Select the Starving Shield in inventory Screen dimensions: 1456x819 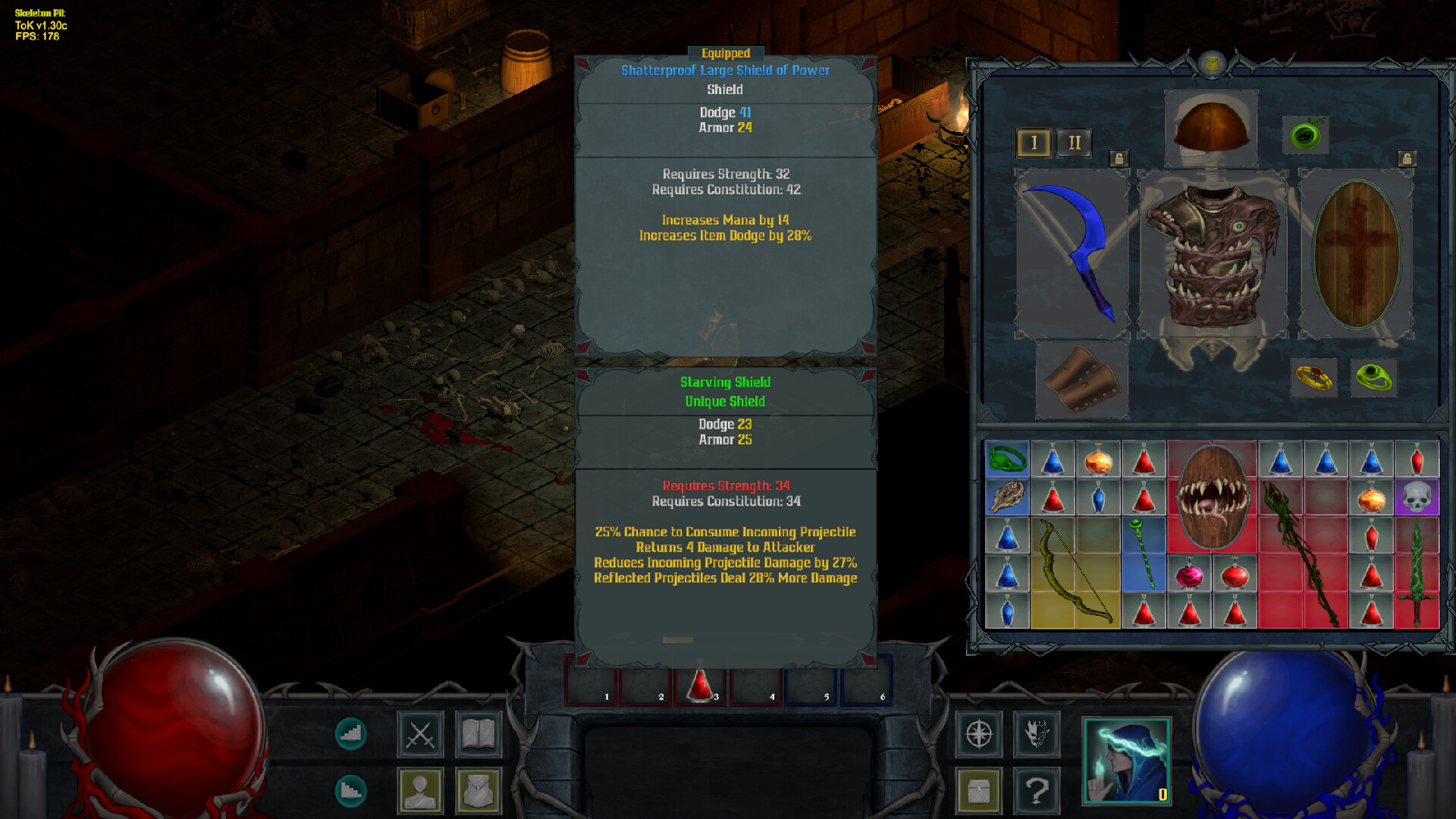(x=1212, y=497)
